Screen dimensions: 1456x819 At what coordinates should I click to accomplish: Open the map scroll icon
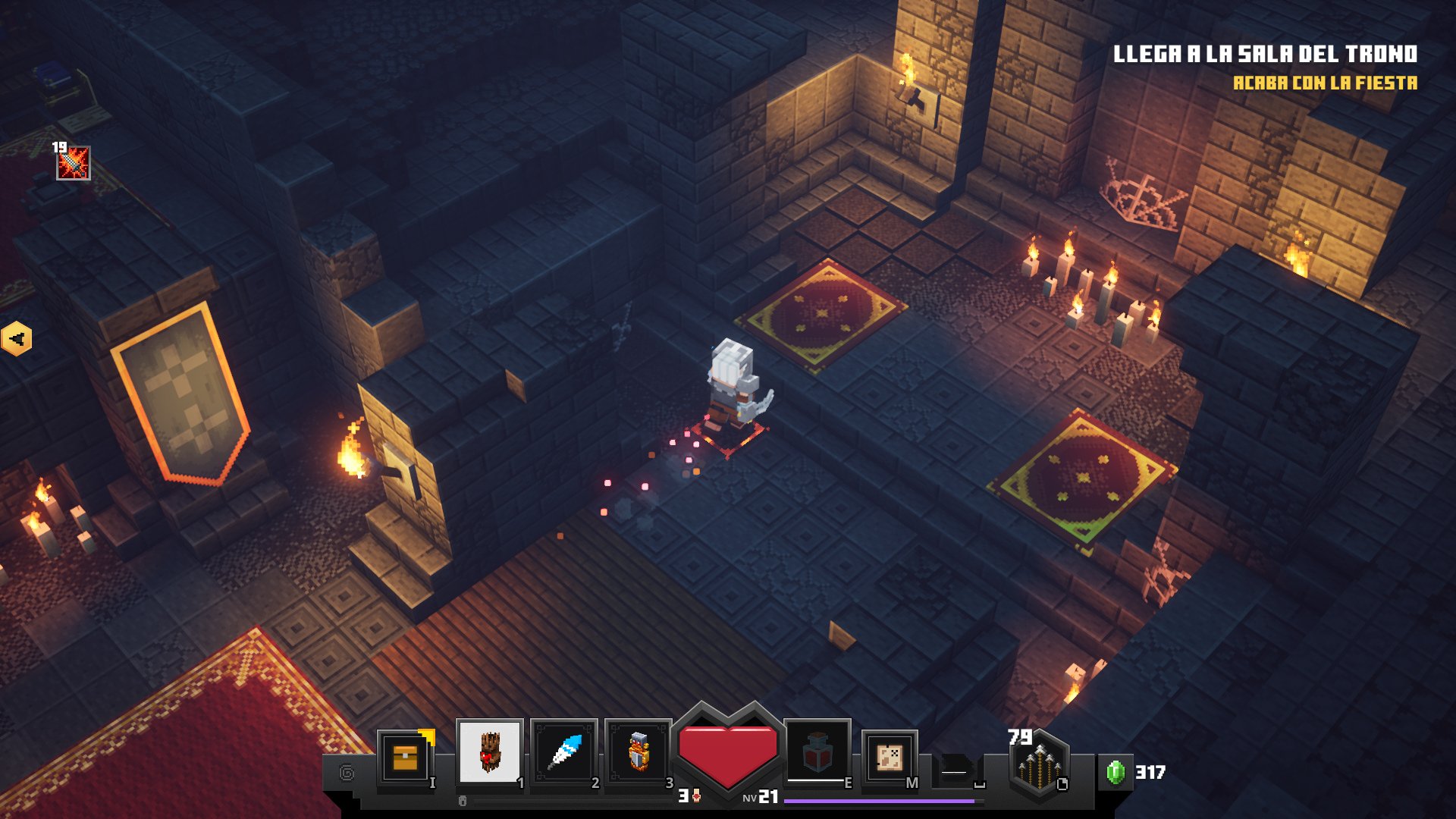tap(889, 756)
